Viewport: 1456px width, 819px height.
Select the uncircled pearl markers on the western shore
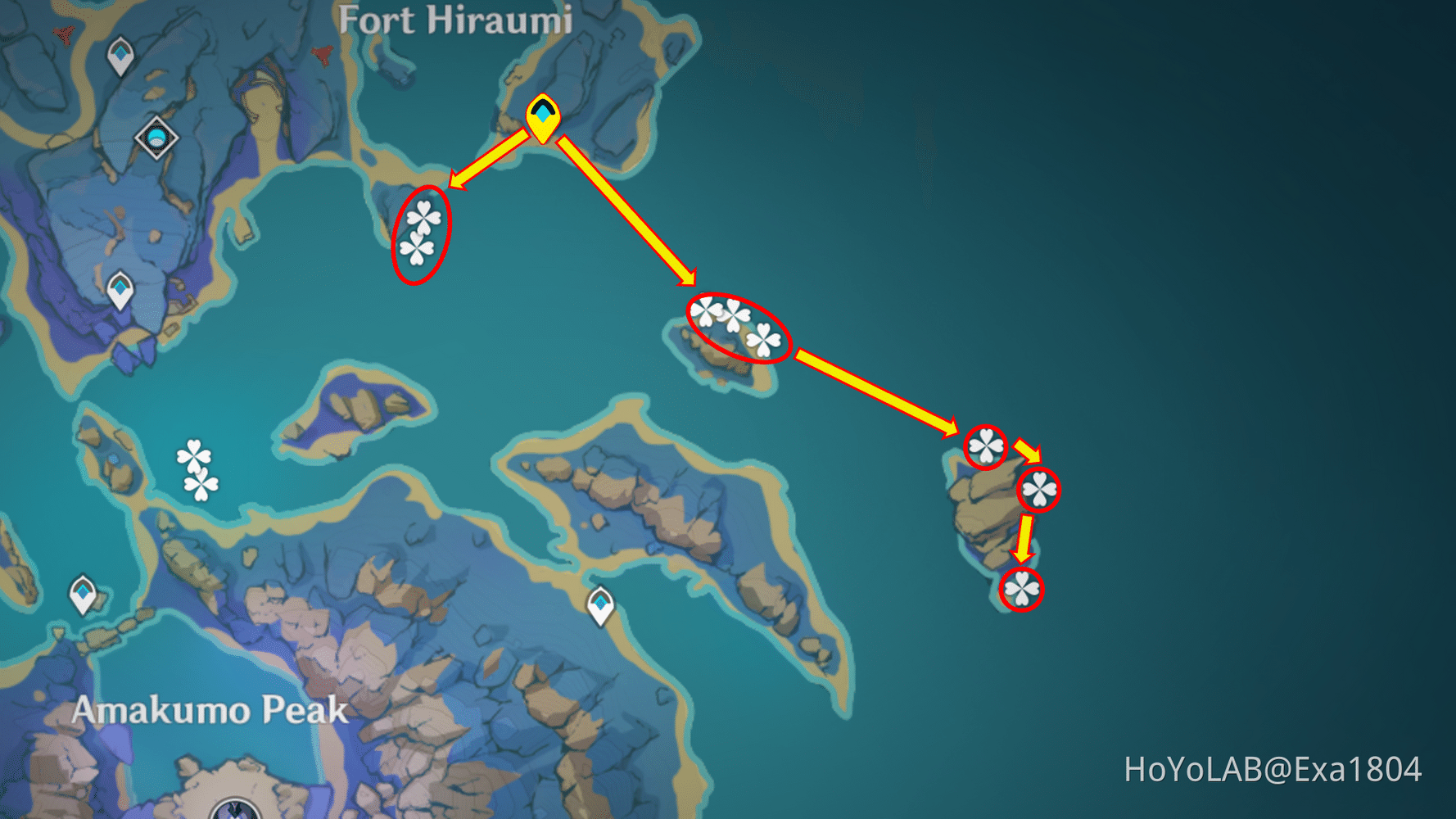pyautogui.click(x=196, y=467)
